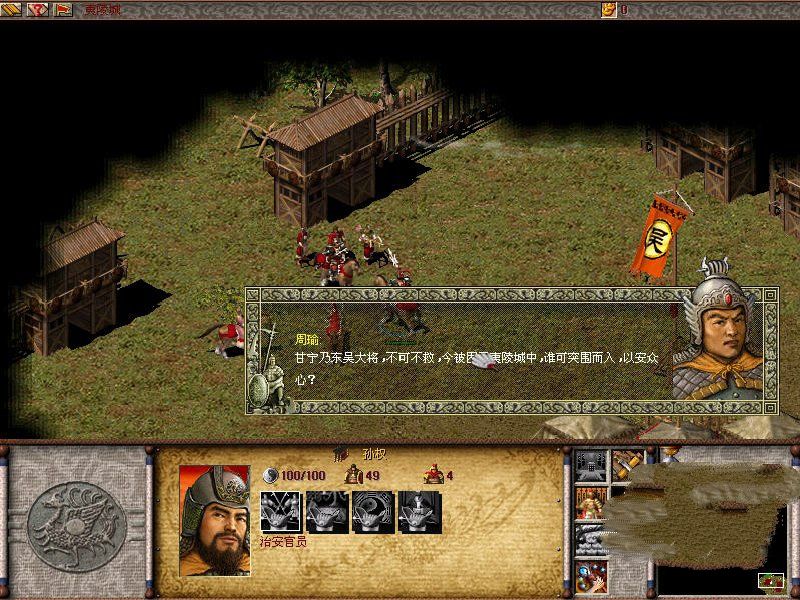Open the city gate building icon
The width and height of the screenshot is (800, 600).
590,465
